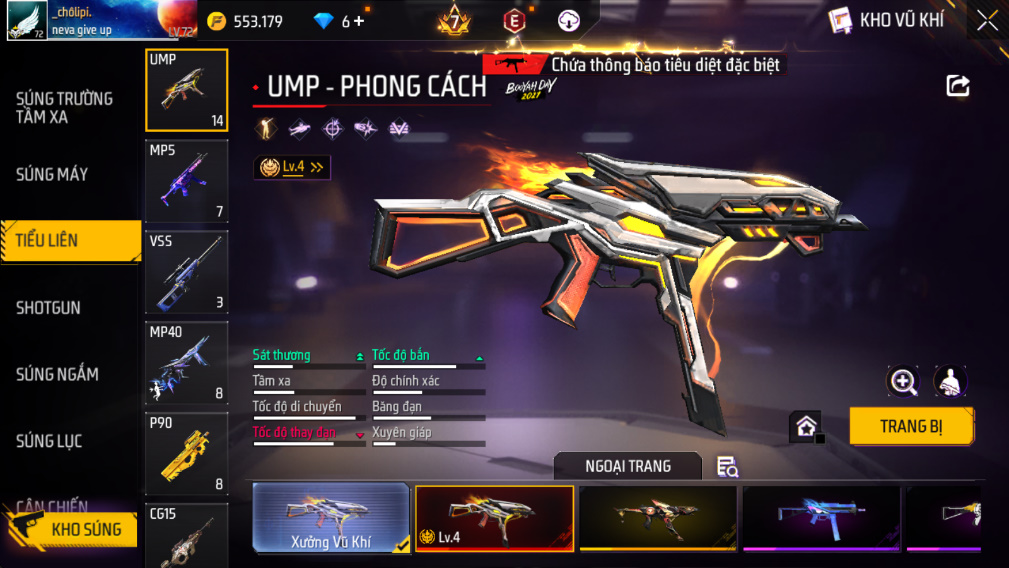Select the P90 weapon slot

(x=187, y=453)
